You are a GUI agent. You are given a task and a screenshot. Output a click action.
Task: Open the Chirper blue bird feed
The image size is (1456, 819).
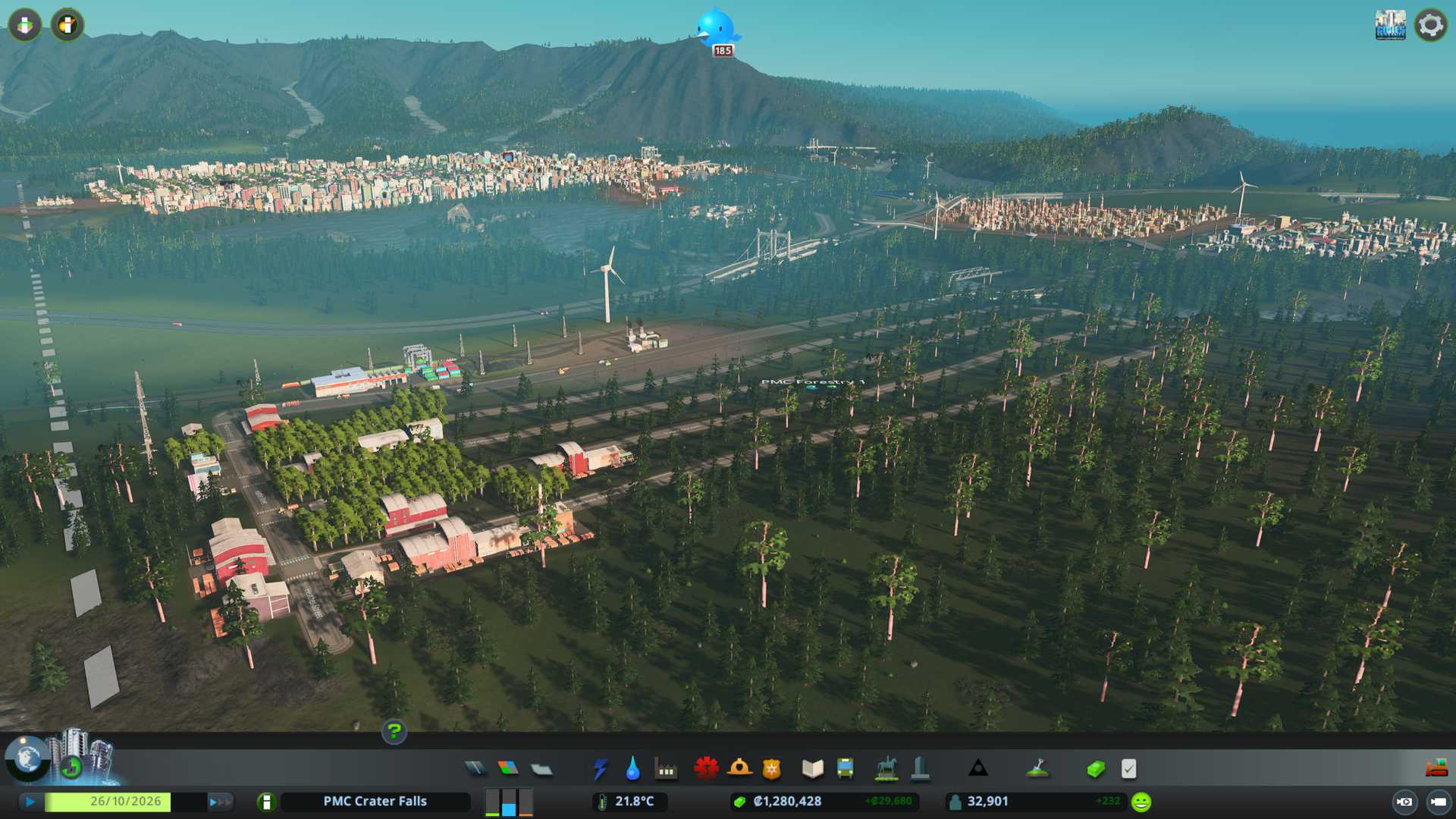pyautogui.click(x=717, y=29)
